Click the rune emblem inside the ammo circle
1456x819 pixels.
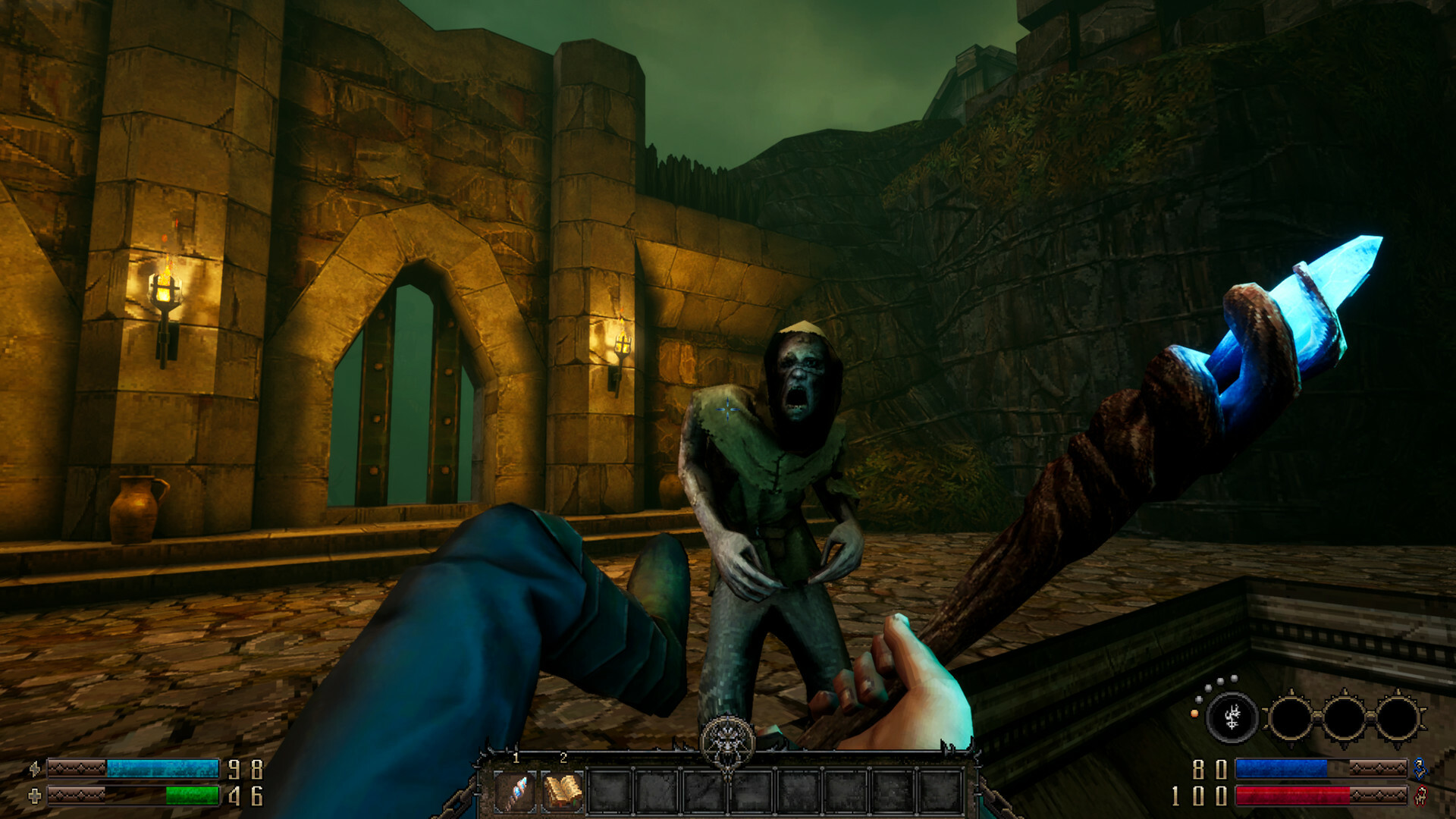[1233, 717]
